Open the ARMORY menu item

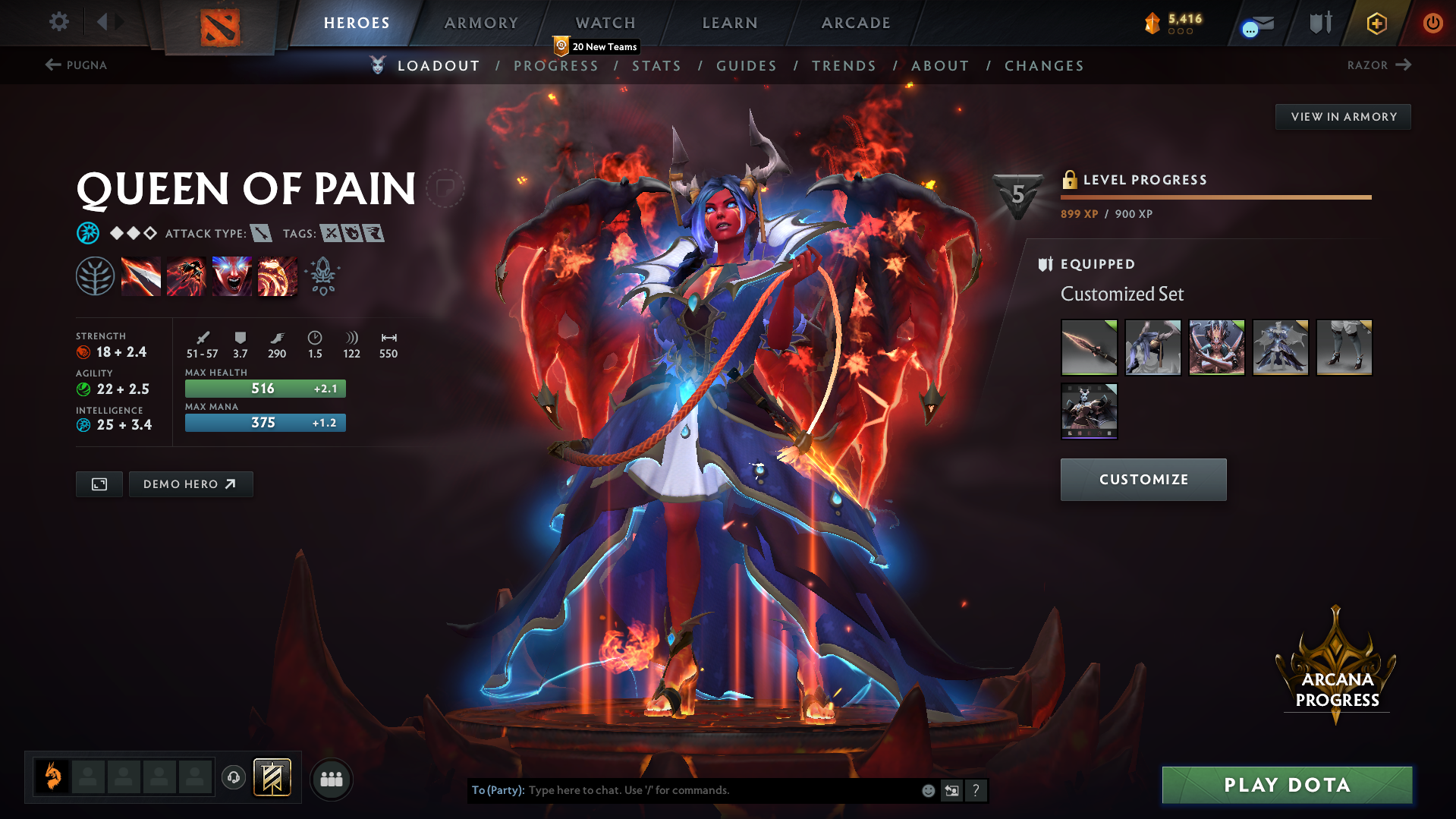481,23
